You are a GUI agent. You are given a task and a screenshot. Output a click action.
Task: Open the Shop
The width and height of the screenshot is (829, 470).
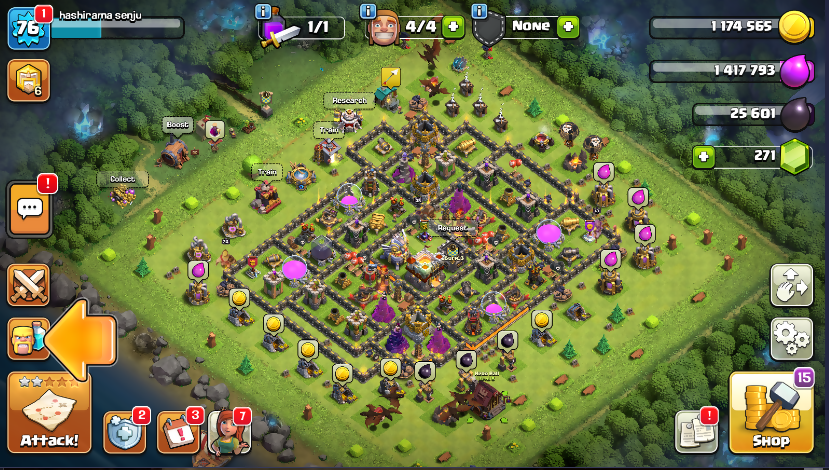tap(771, 413)
